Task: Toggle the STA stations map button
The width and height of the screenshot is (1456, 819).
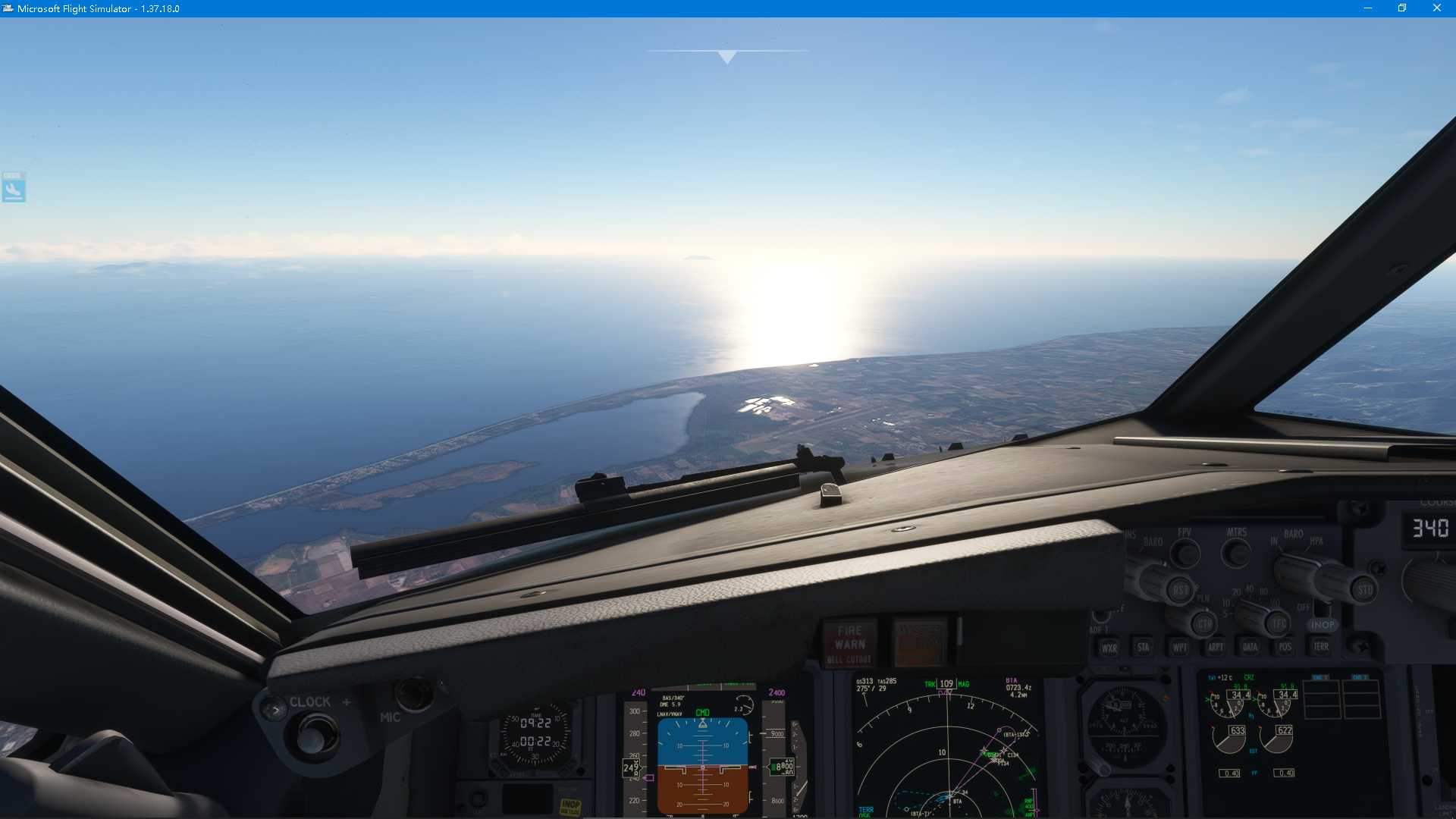Action: pyautogui.click(x=1143, y=648)
